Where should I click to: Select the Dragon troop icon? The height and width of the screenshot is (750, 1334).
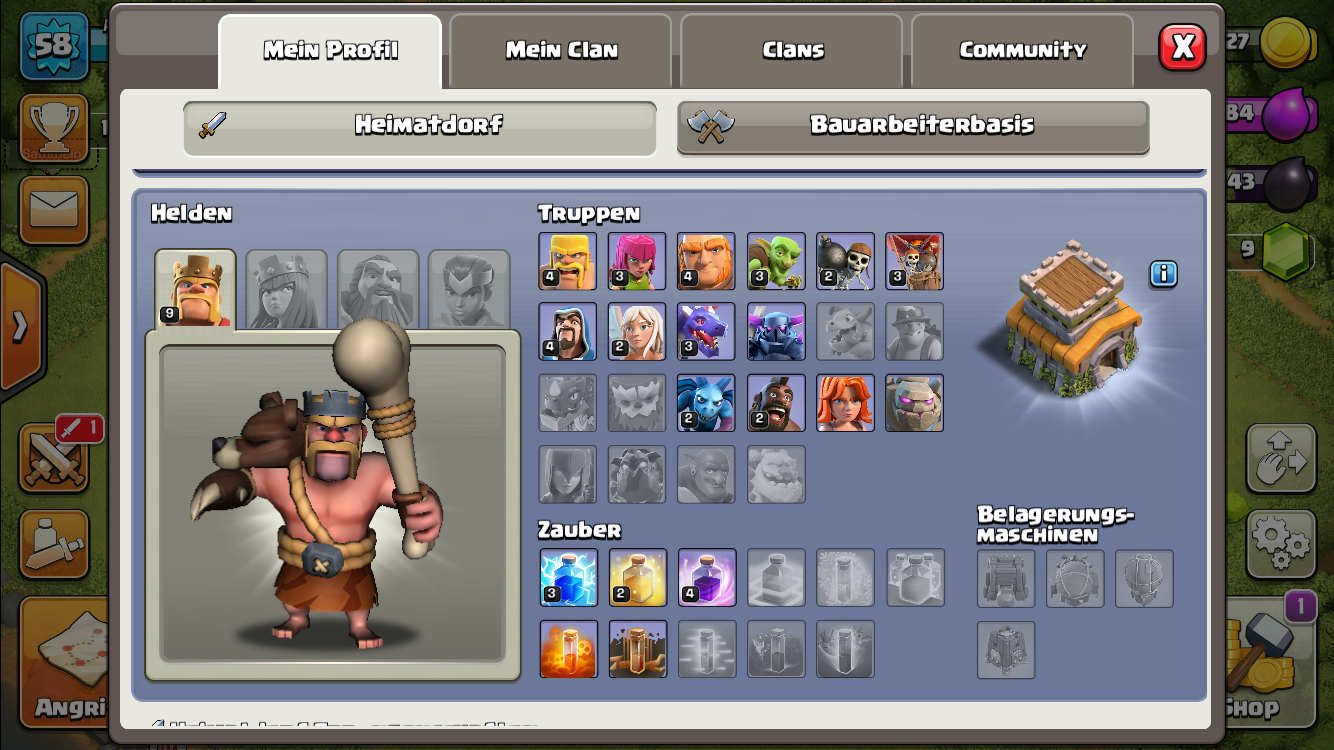pos(706,331)
